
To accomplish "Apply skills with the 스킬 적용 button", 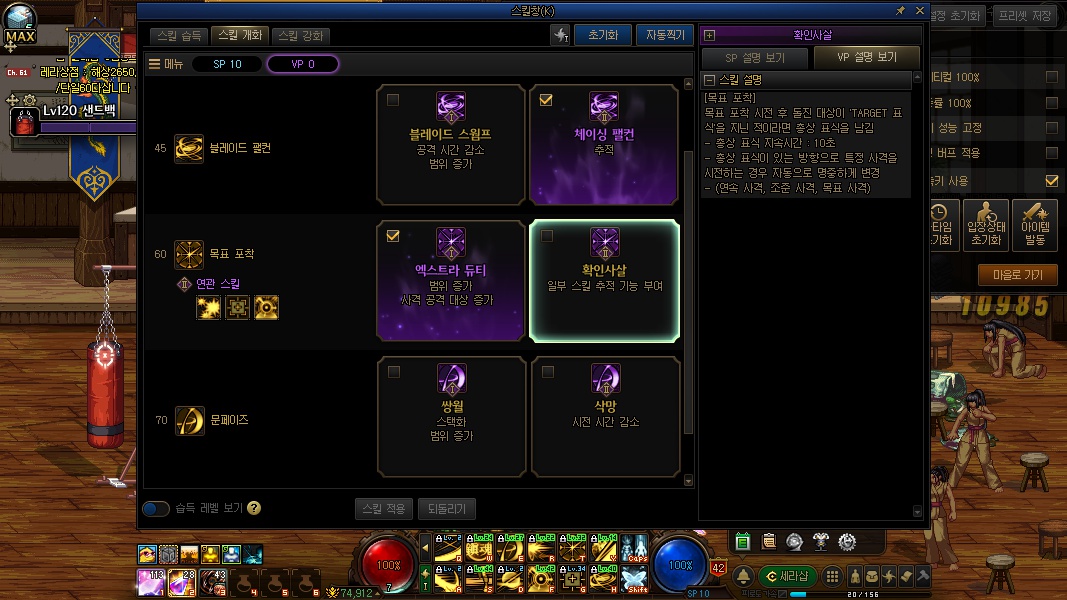I will pos(383,509).
